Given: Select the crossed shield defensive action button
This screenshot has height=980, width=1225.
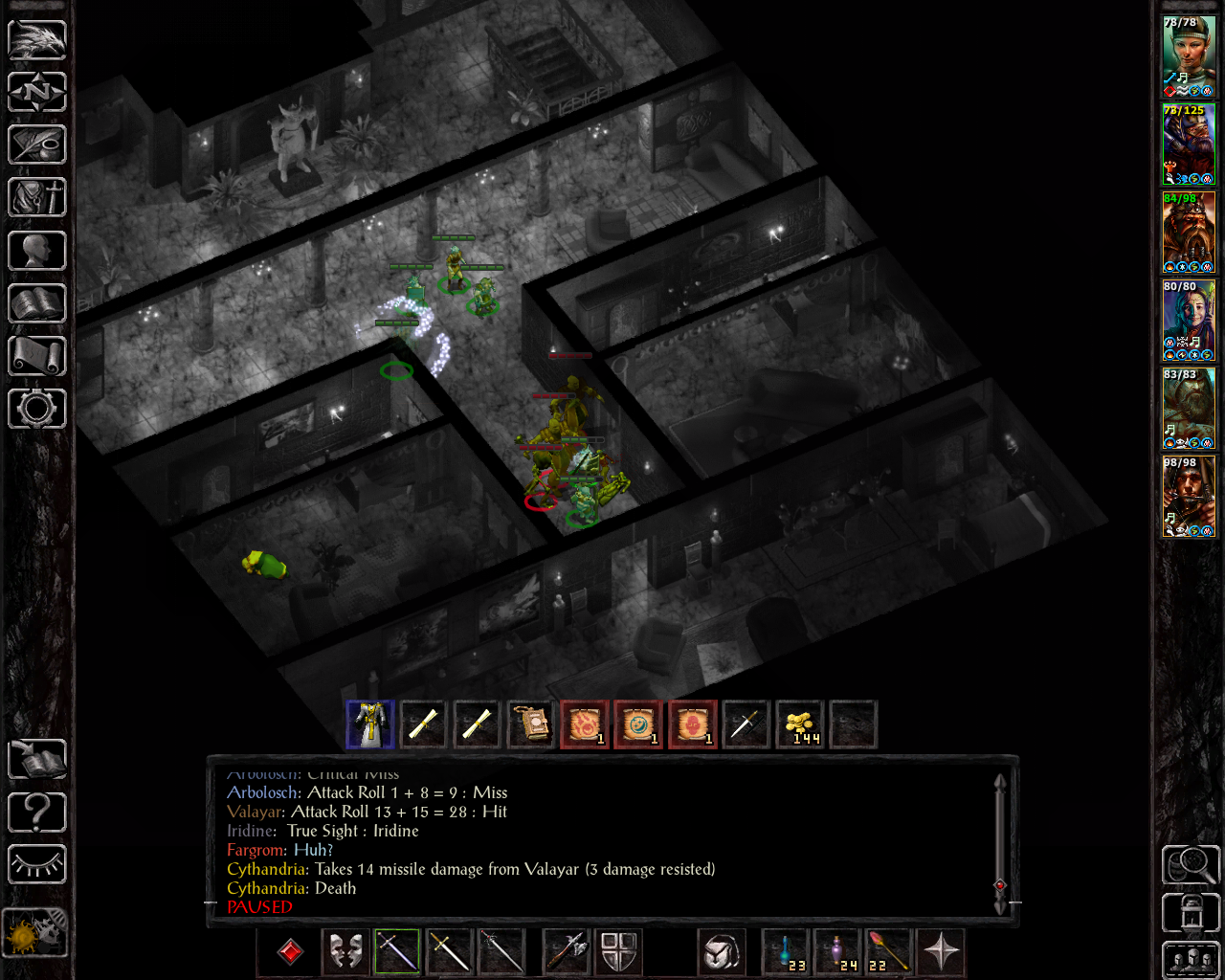Looking at the screenshot, I should pyautogui.click(x=618, y=951).
